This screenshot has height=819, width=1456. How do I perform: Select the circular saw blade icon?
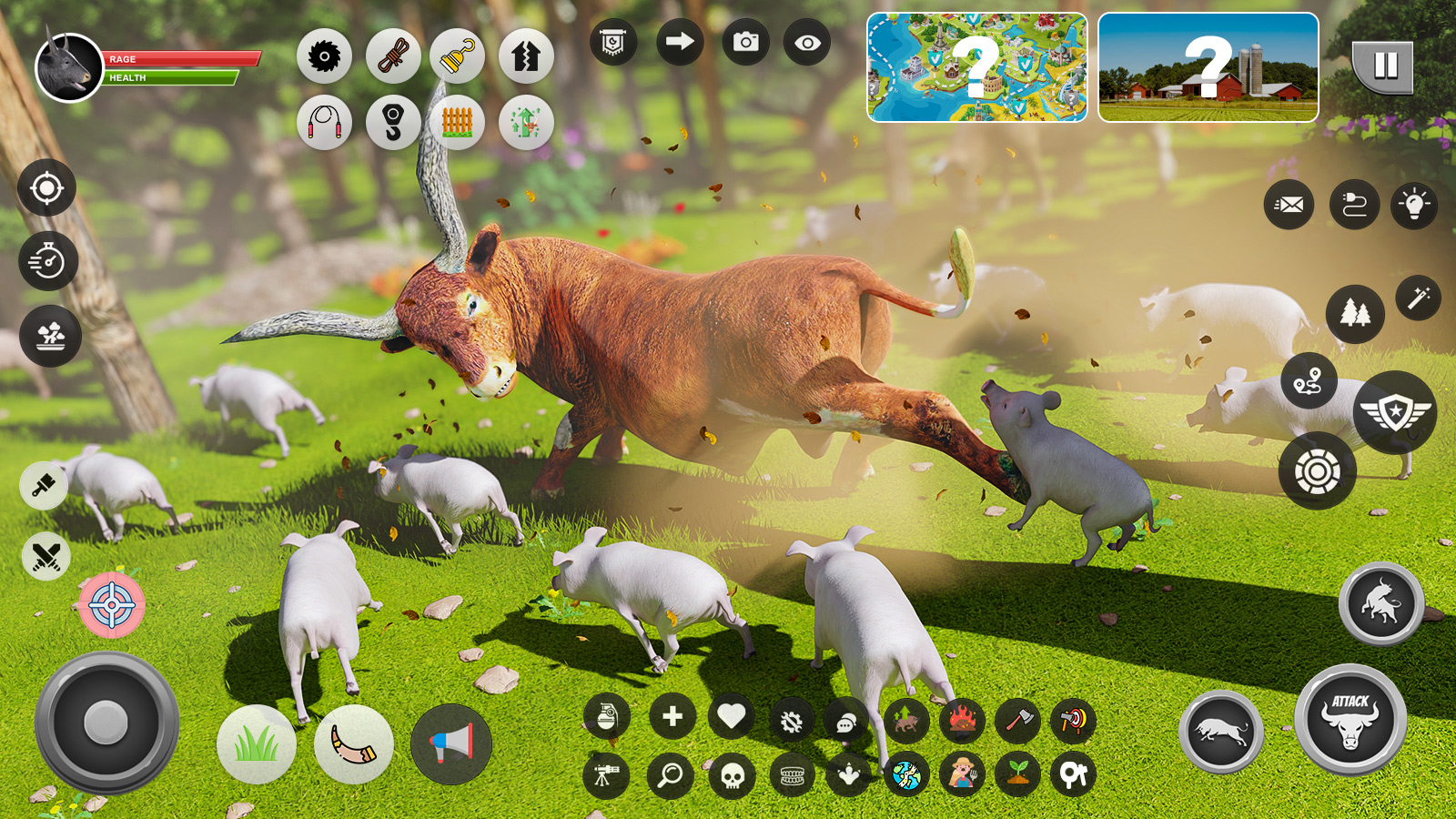click(x=324, y=56)
